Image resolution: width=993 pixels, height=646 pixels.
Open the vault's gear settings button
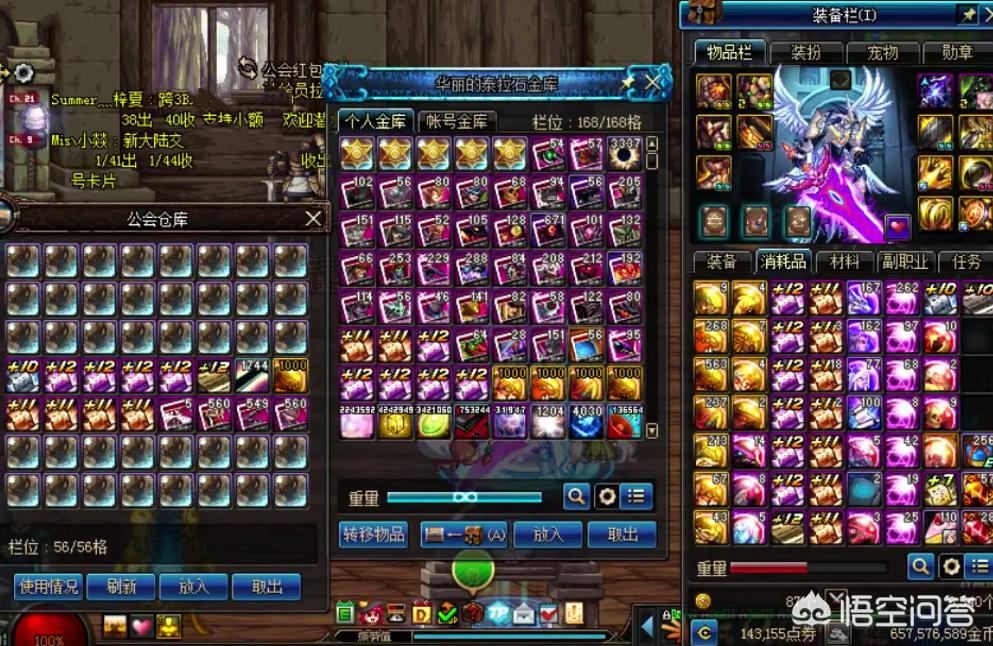(x=605, y=496)
